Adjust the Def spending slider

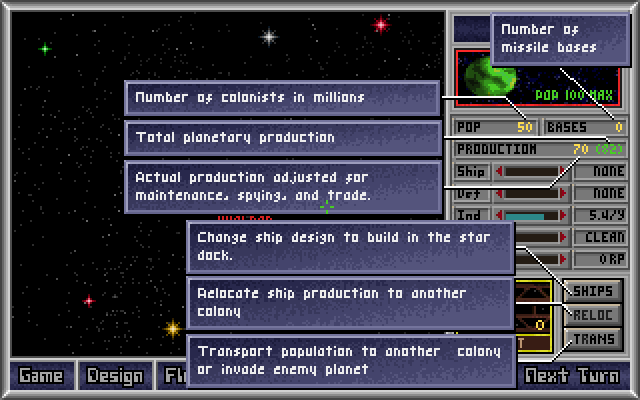(x=530, y=193)
